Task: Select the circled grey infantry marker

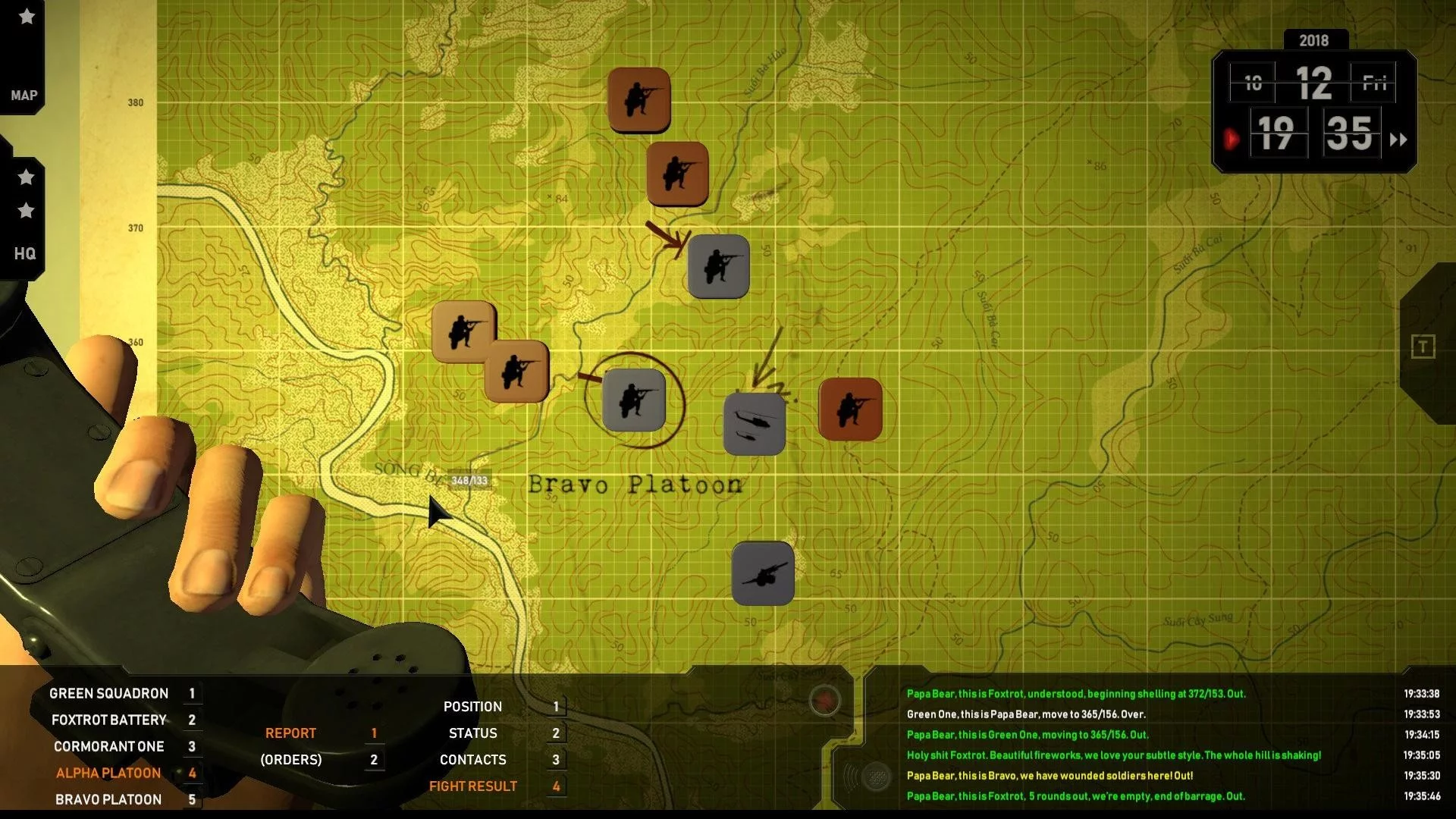Action: [x=634, y=400]
